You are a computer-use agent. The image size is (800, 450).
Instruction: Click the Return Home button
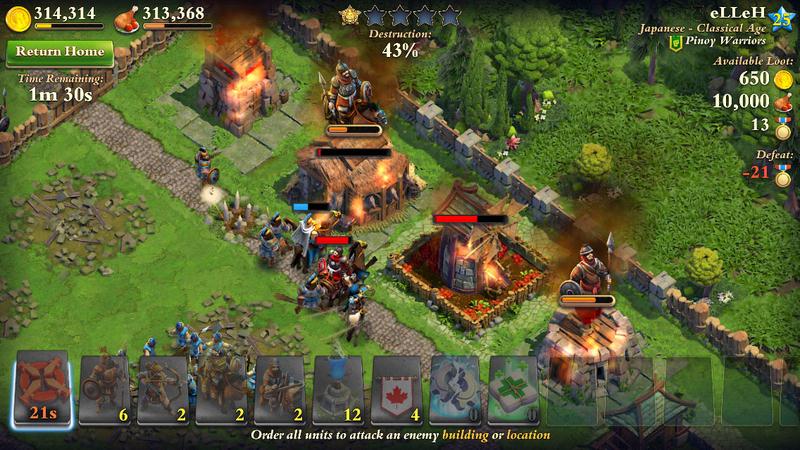pyautogui.click(x=57, y=52)
